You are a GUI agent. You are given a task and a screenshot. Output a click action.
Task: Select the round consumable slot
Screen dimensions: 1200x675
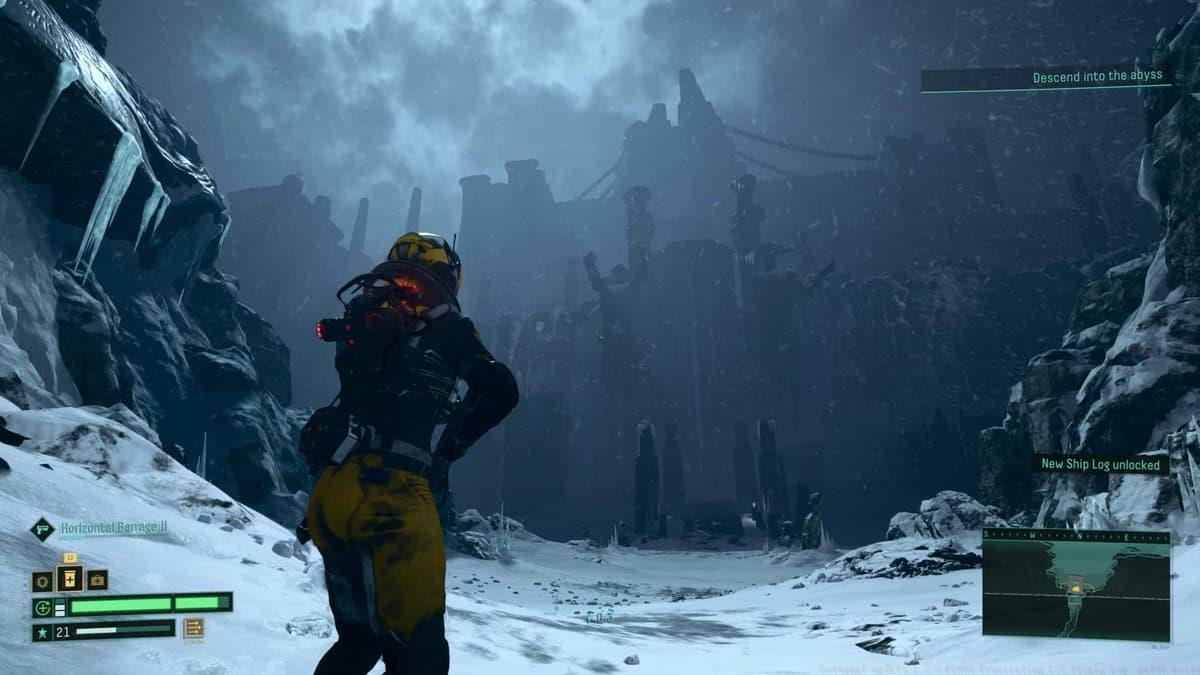[42, 581]
